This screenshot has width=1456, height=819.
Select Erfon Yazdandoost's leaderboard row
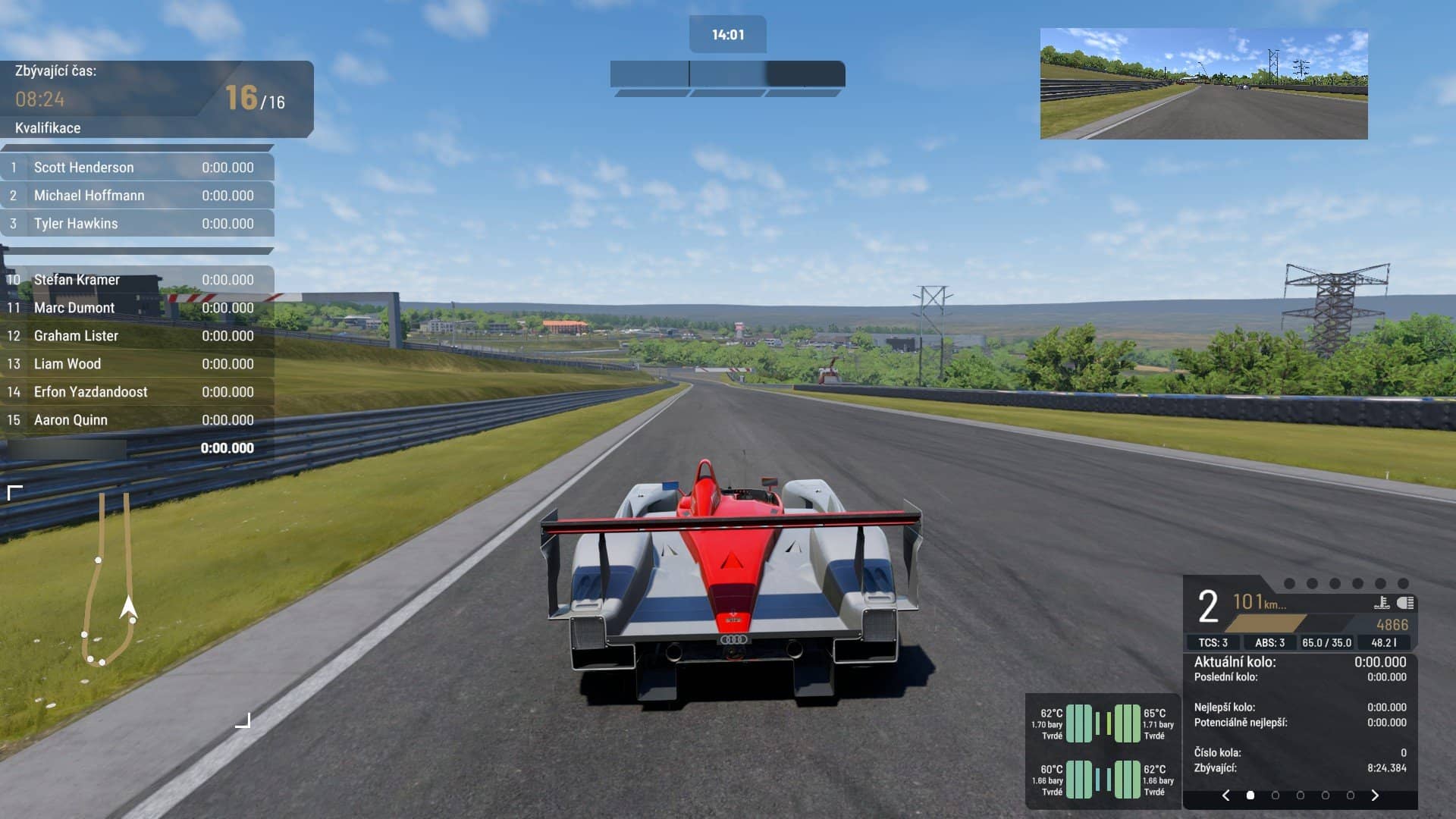click(x=137, y=392)
